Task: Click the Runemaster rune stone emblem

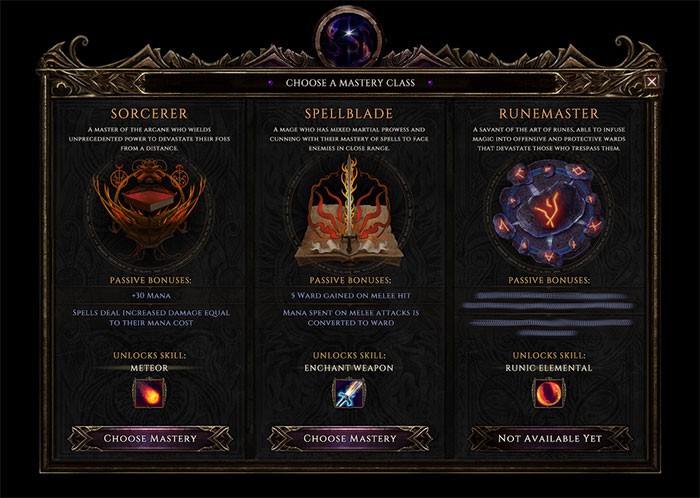Action: (x=549, y=208)
